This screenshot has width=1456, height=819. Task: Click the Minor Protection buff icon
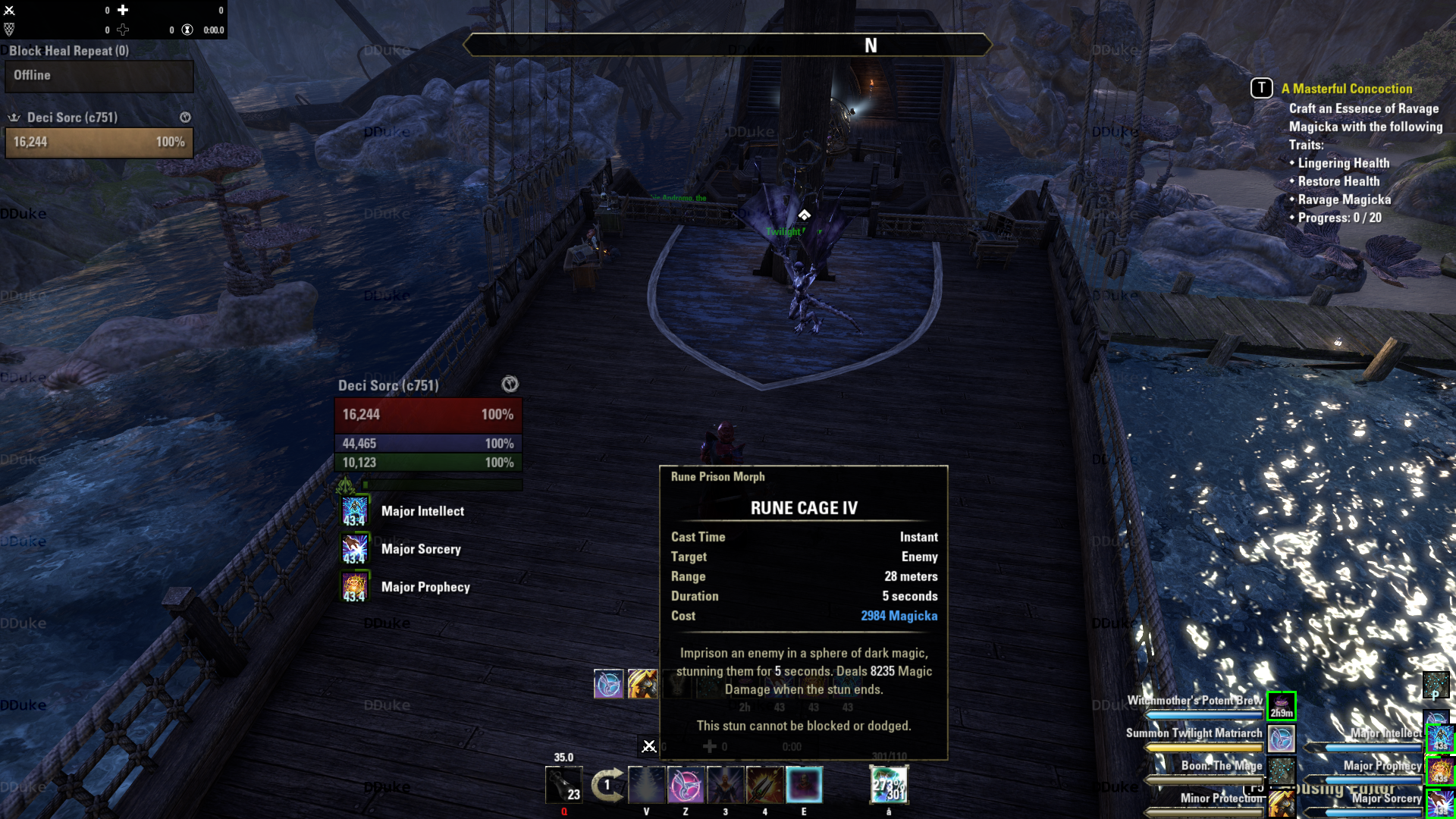click(x=1282, y=802)
